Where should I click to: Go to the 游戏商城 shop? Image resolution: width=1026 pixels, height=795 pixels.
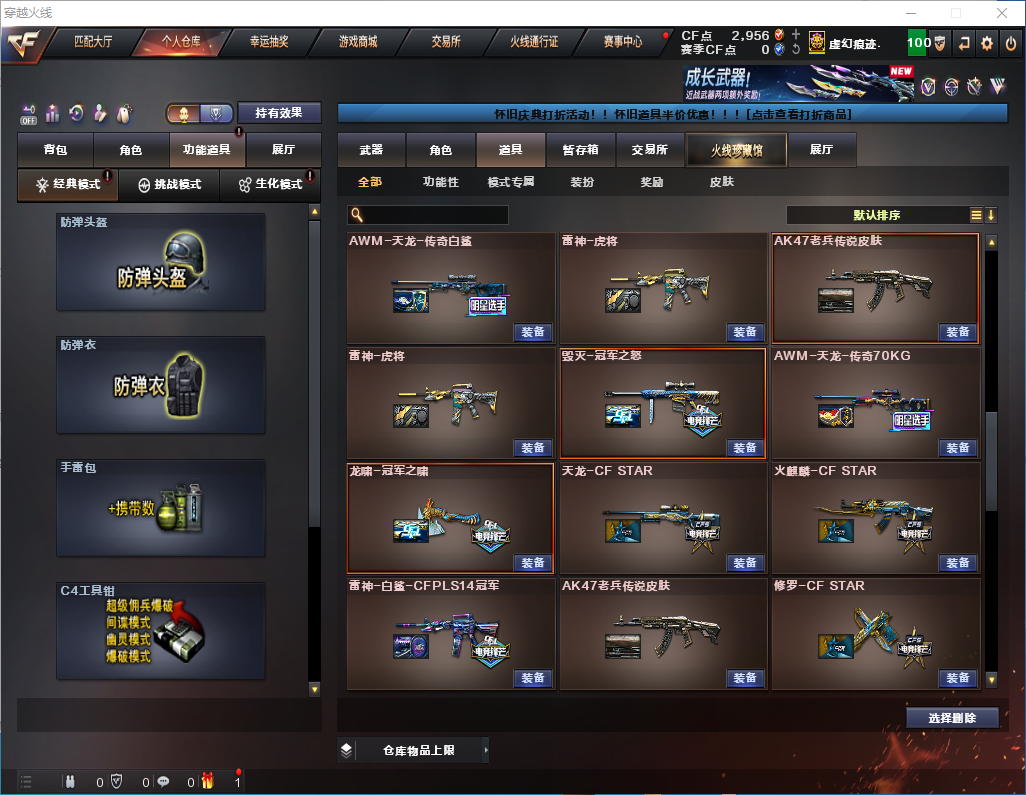(358, 42)
